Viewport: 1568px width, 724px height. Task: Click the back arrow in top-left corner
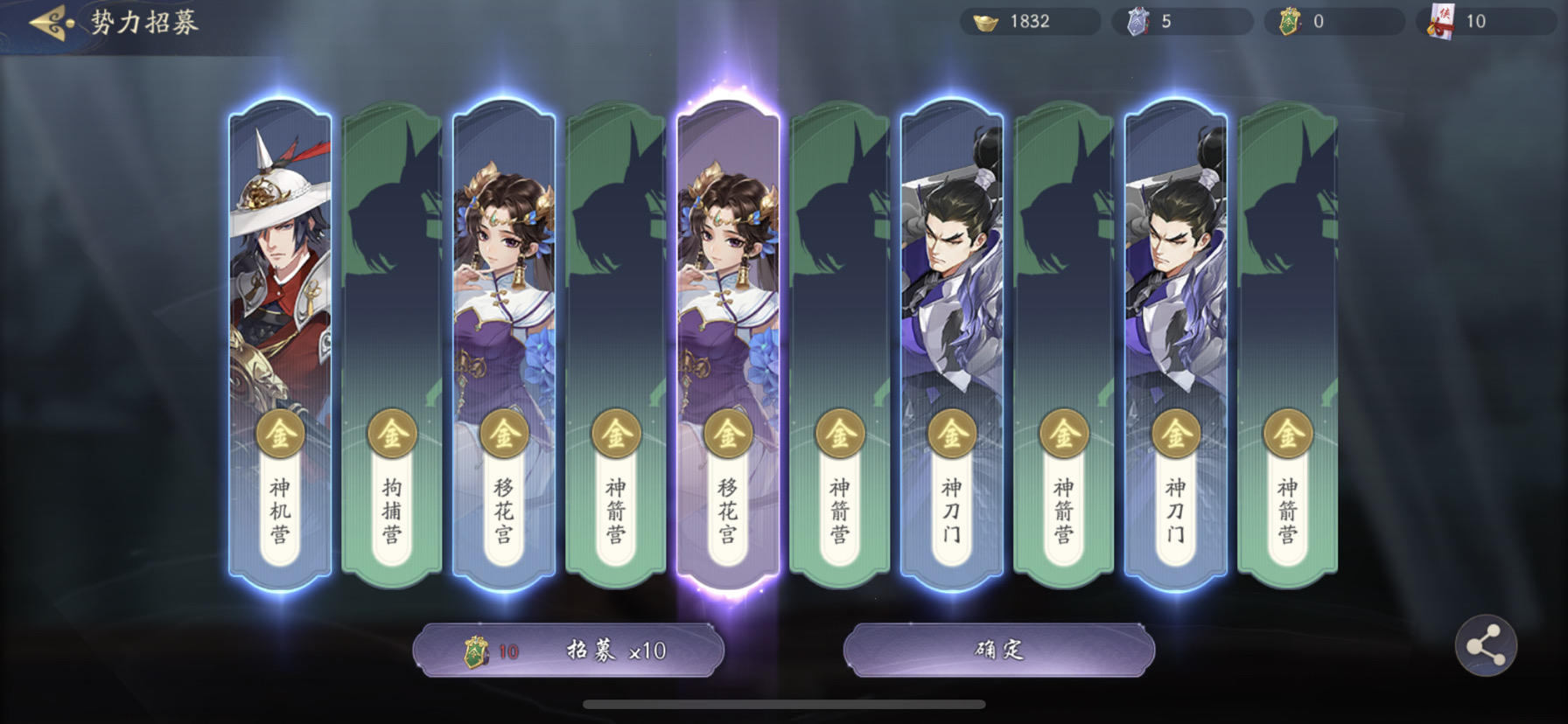click(45, 21)
